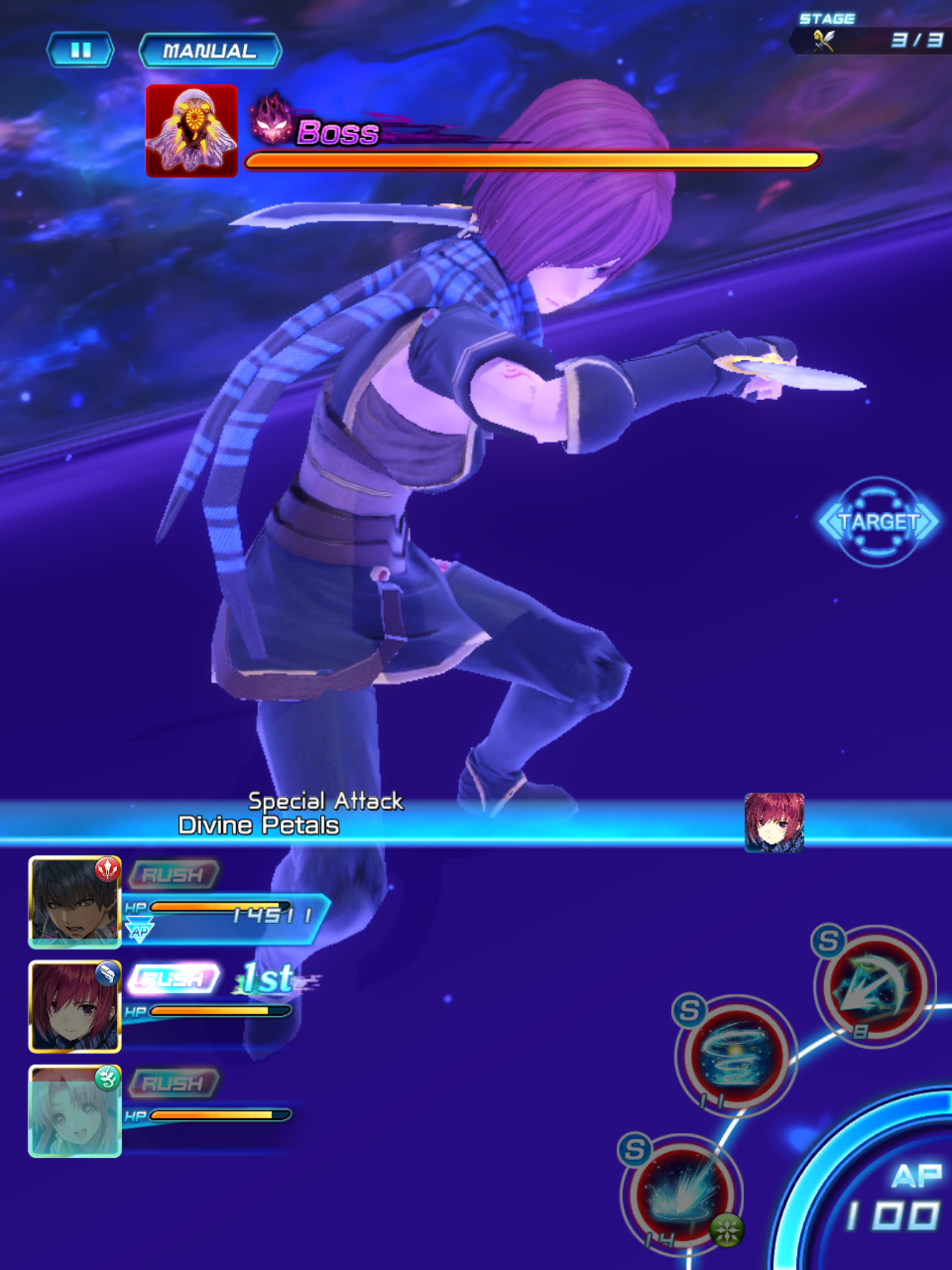Select the jellyfish boss thumbnail icon
952x1270 pixels.
click(x=192, y=130)
